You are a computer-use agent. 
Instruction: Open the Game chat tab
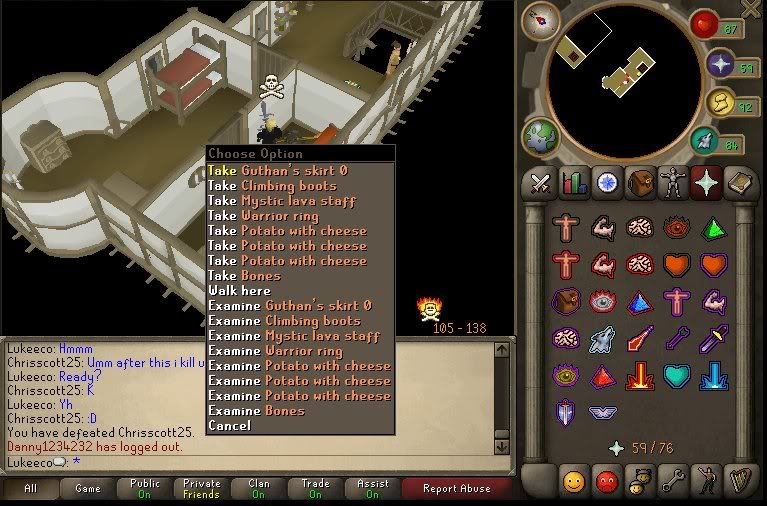click(88, 489)
